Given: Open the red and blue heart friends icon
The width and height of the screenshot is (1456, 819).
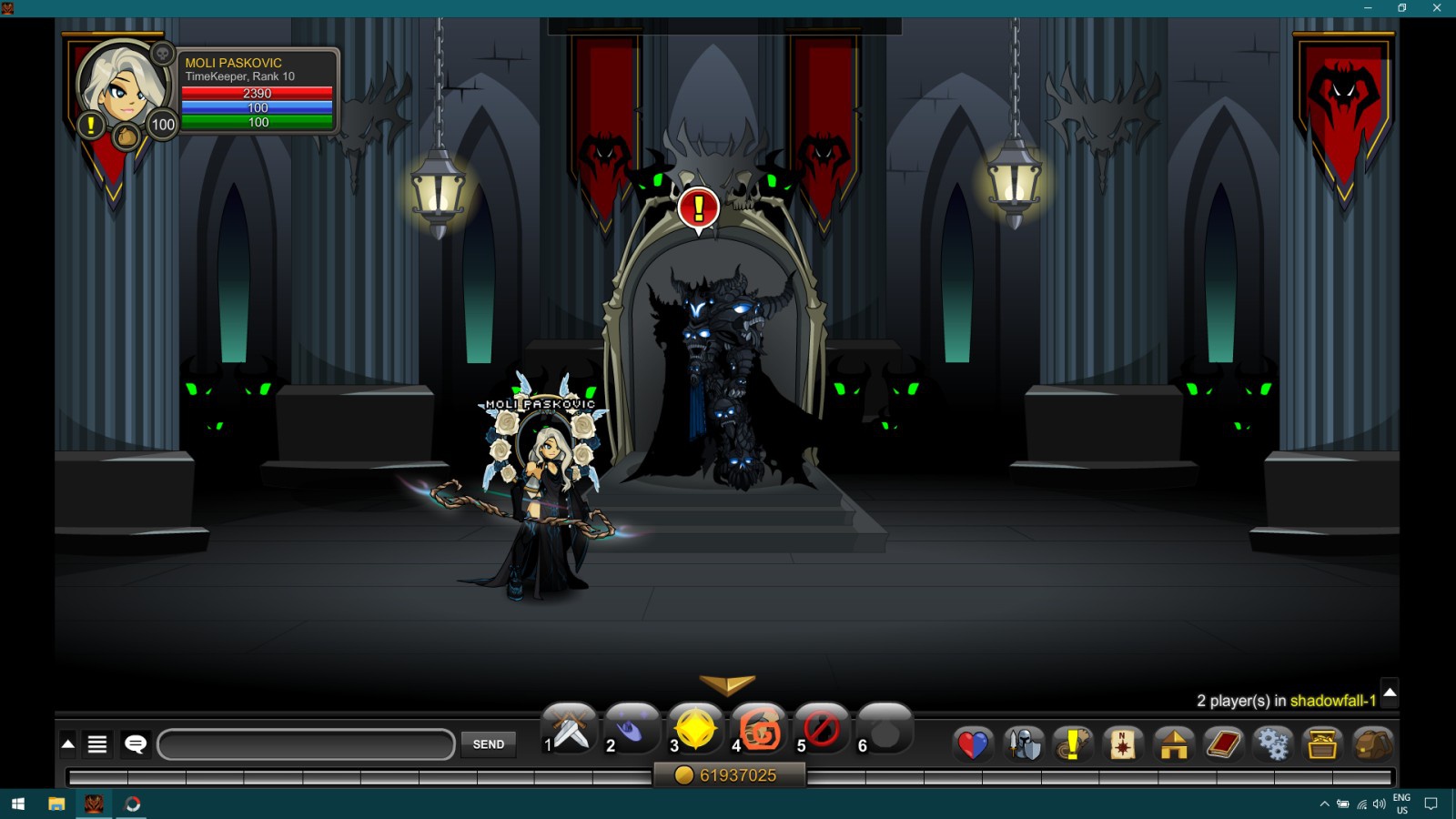Looking at the screenshot, I should pos(972,744).
